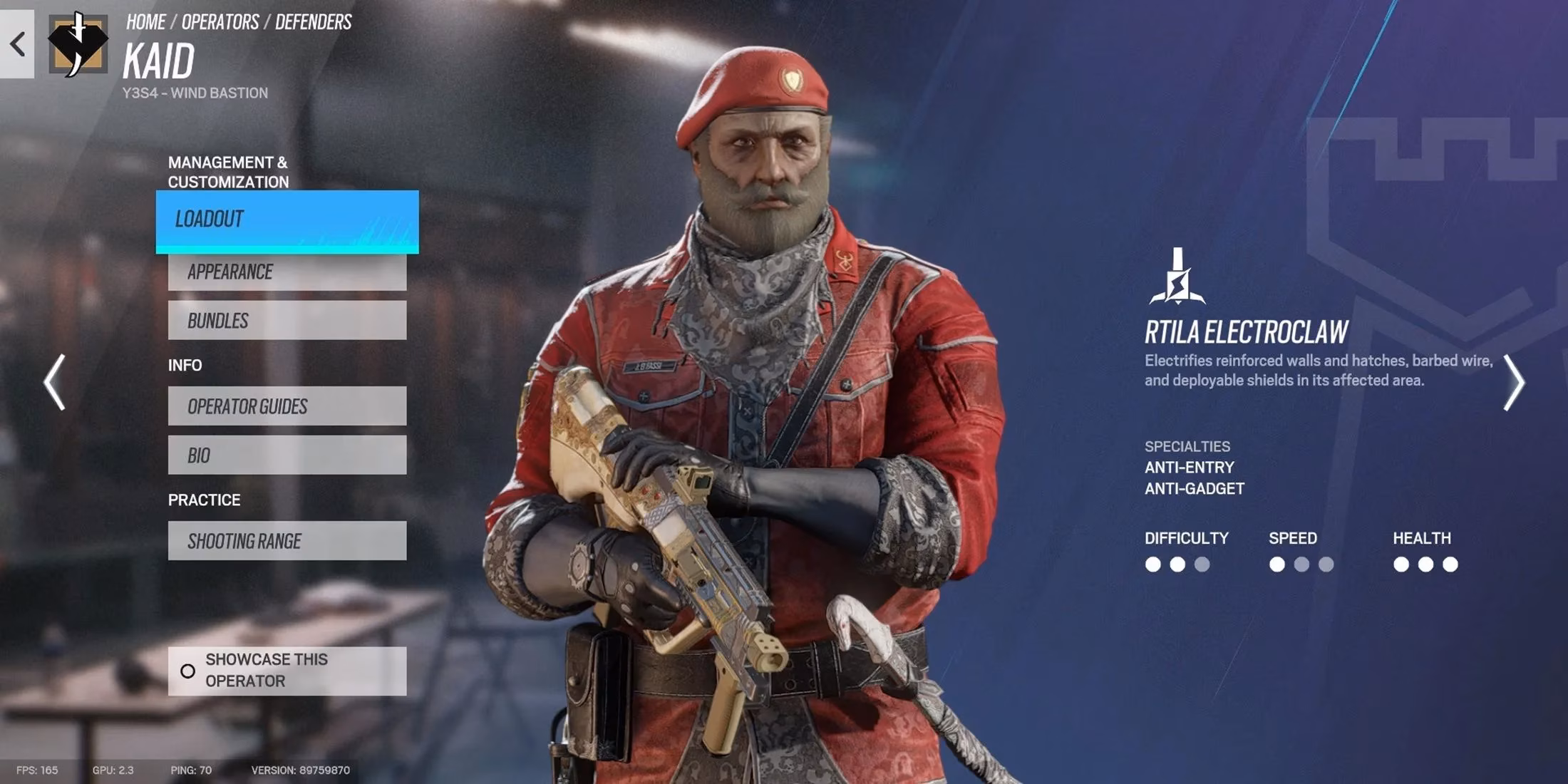This screenshot has height=784, width=1568.
Task: Click the back arrow at top left
Action: pyautogui.click(x=16, y=45)
